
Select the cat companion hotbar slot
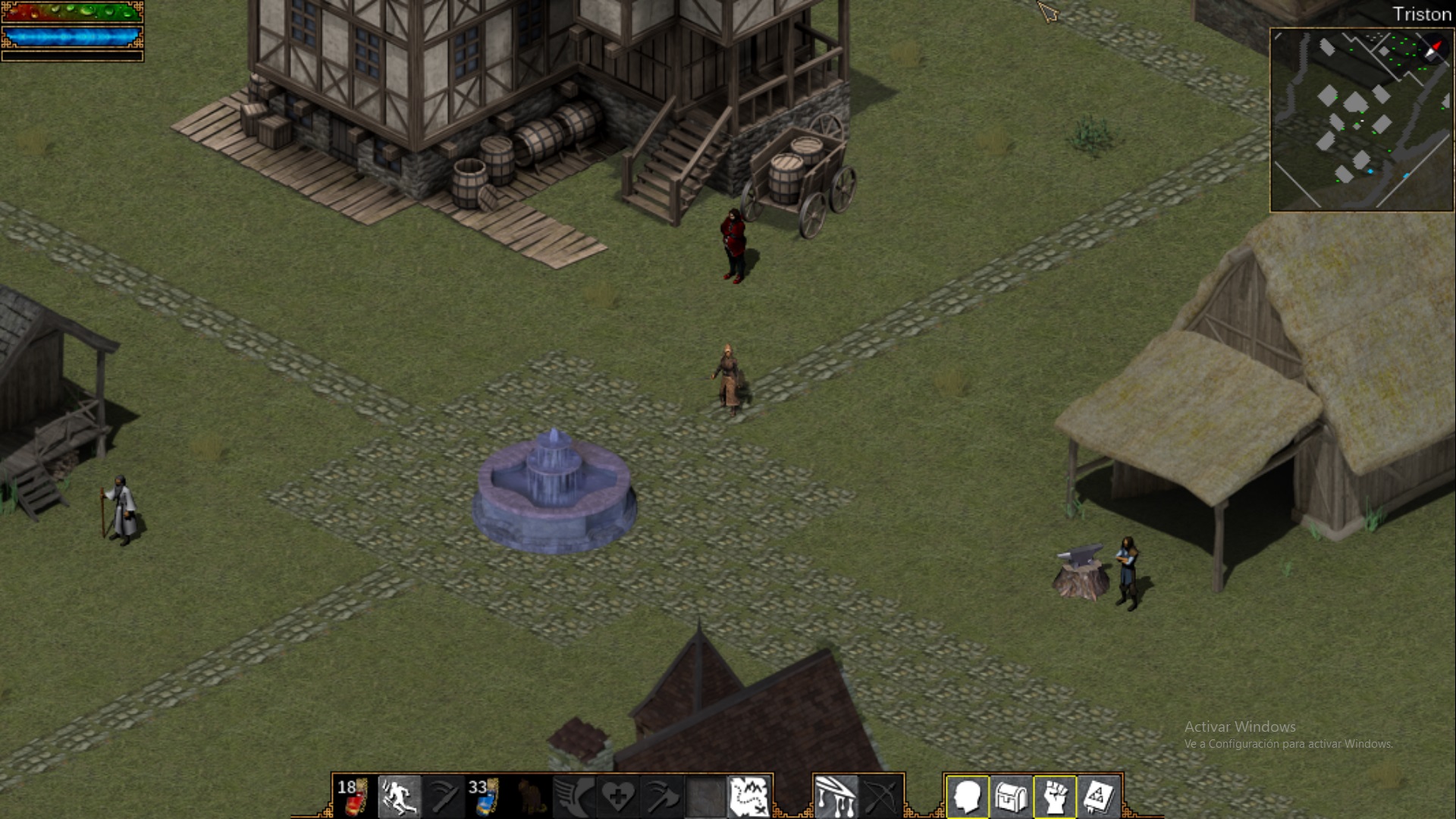point(530,796)
